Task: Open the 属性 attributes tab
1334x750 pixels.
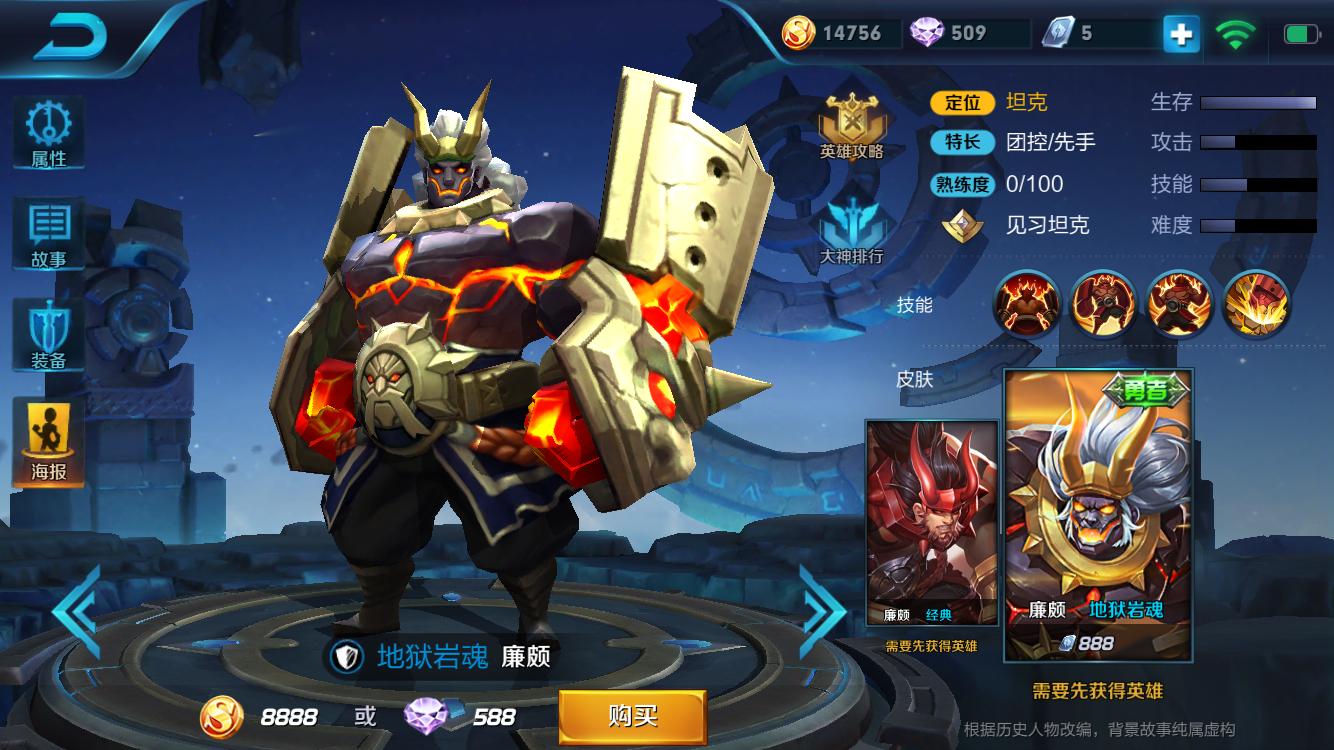Action: (x=48, y=133)
